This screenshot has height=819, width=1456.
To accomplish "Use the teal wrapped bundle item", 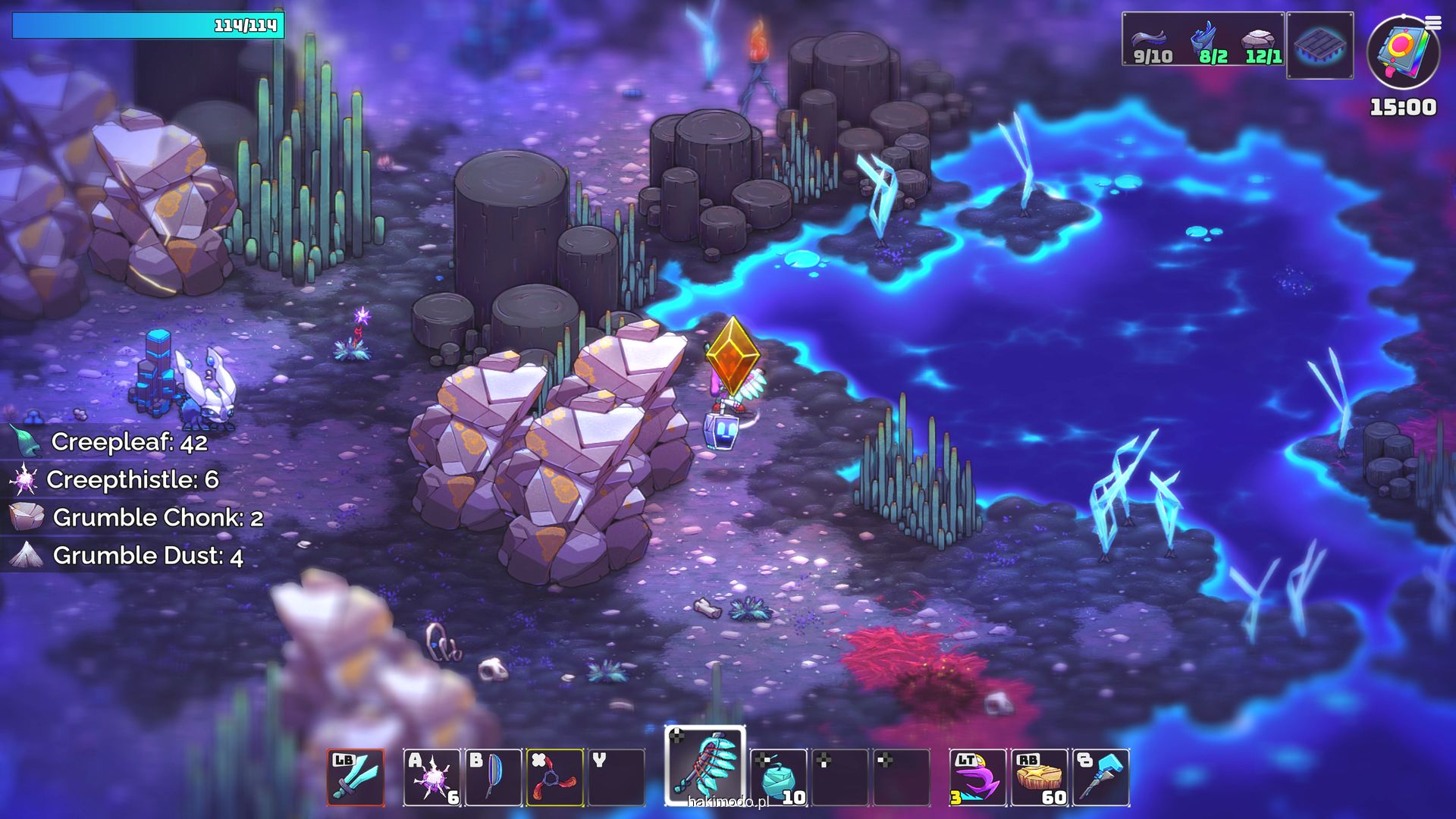I will (x=778, y=777).
